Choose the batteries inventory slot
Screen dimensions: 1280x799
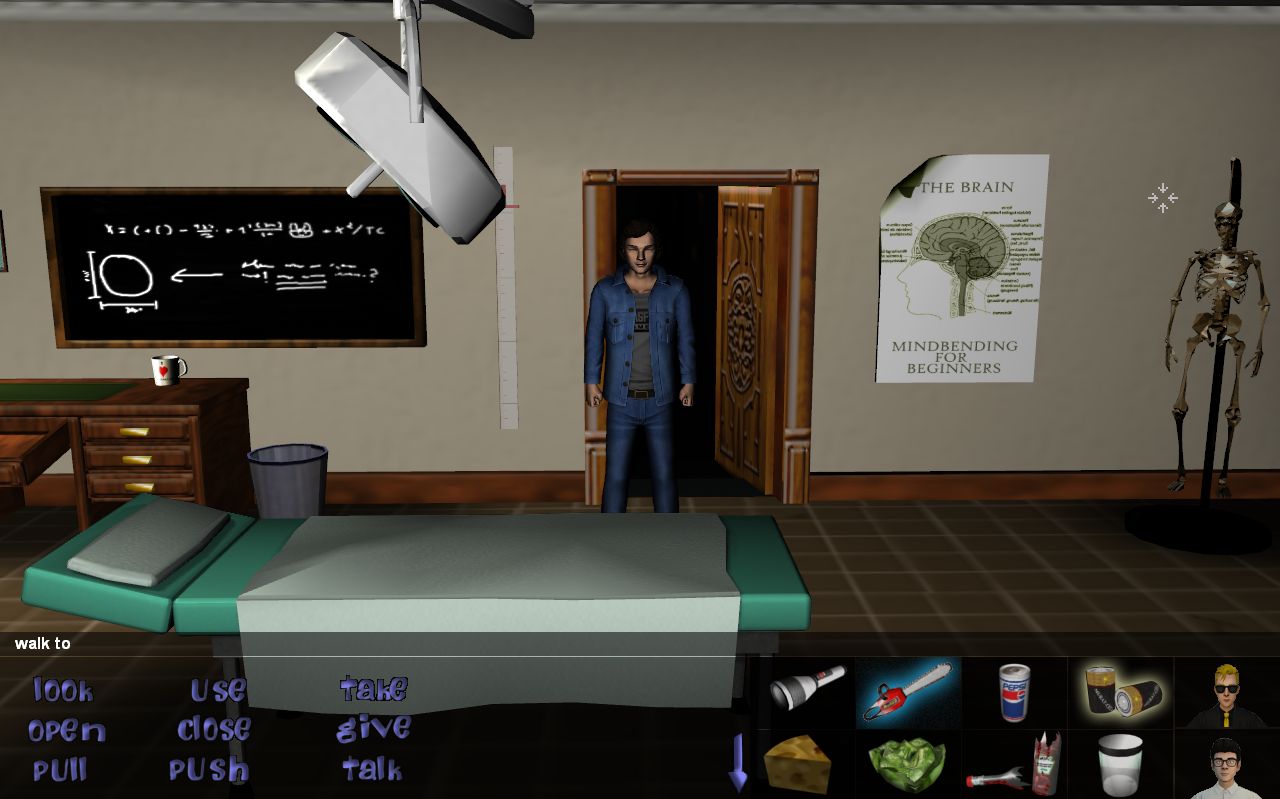point(1120,692)
